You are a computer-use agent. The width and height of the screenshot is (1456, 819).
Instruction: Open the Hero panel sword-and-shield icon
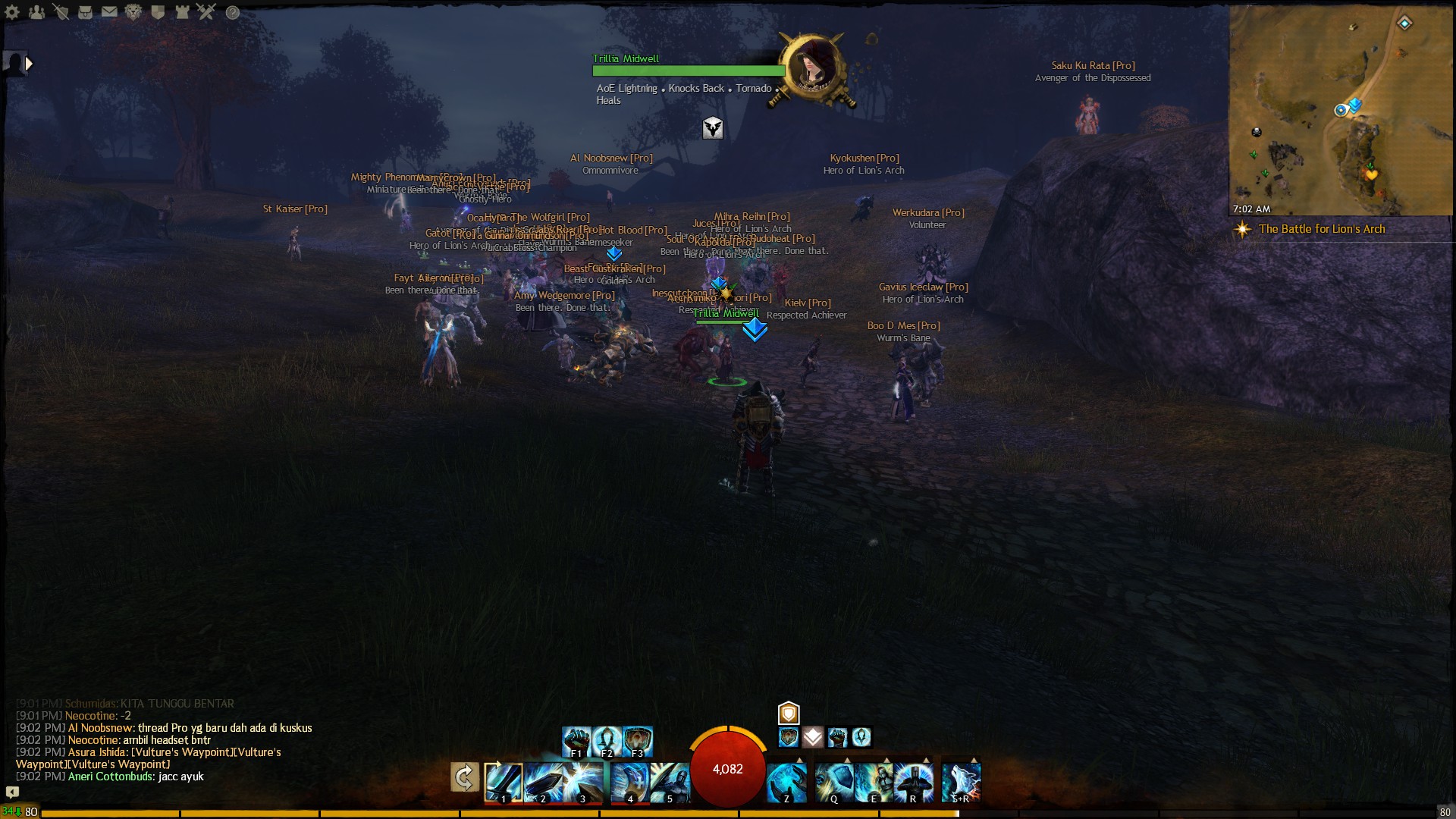tap(61, 12)
